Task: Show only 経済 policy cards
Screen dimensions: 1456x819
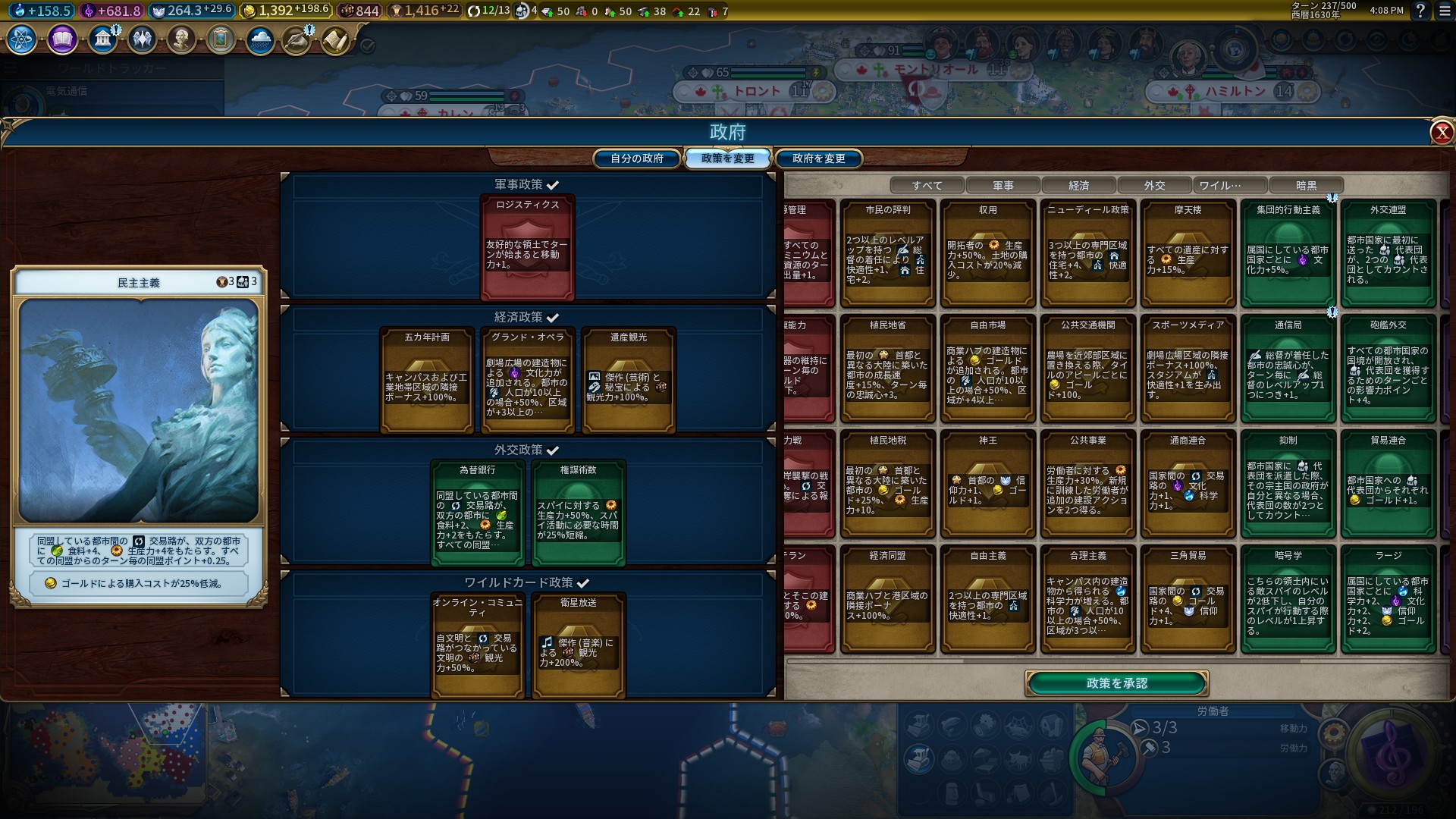Action: pyautogui.click(x=1078, y=186)
